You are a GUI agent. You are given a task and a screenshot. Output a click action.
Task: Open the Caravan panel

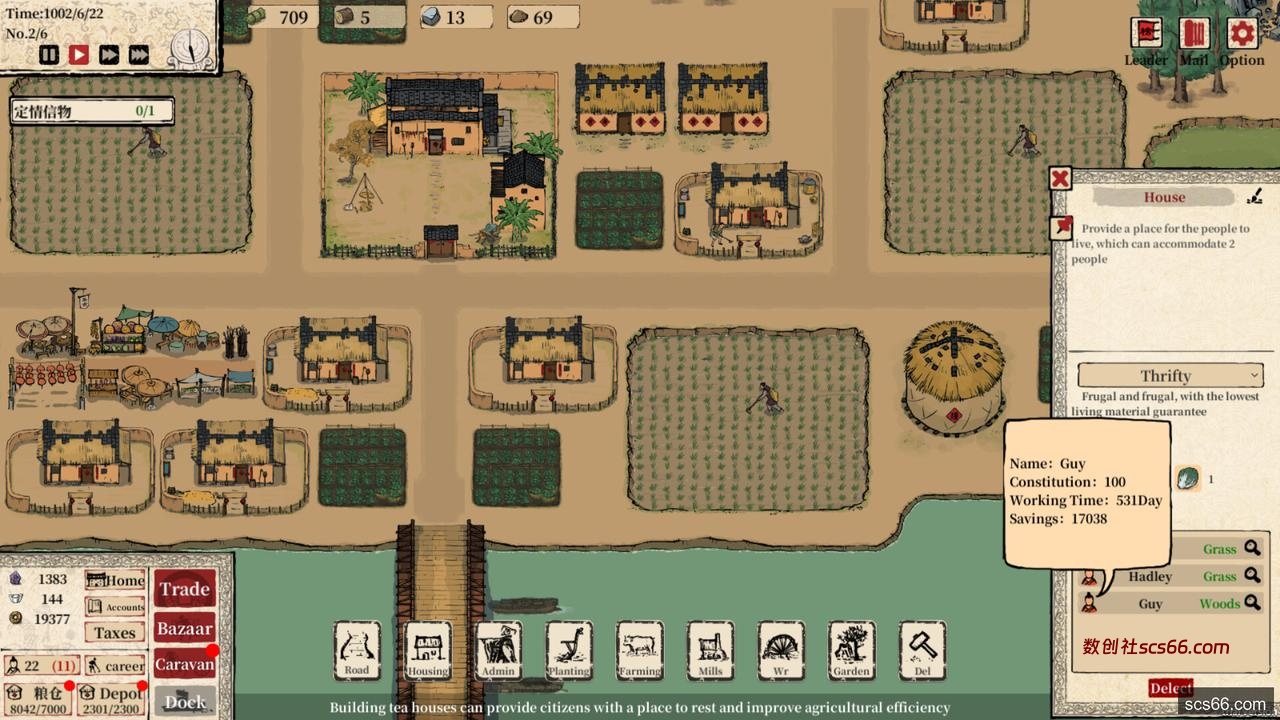185,663
